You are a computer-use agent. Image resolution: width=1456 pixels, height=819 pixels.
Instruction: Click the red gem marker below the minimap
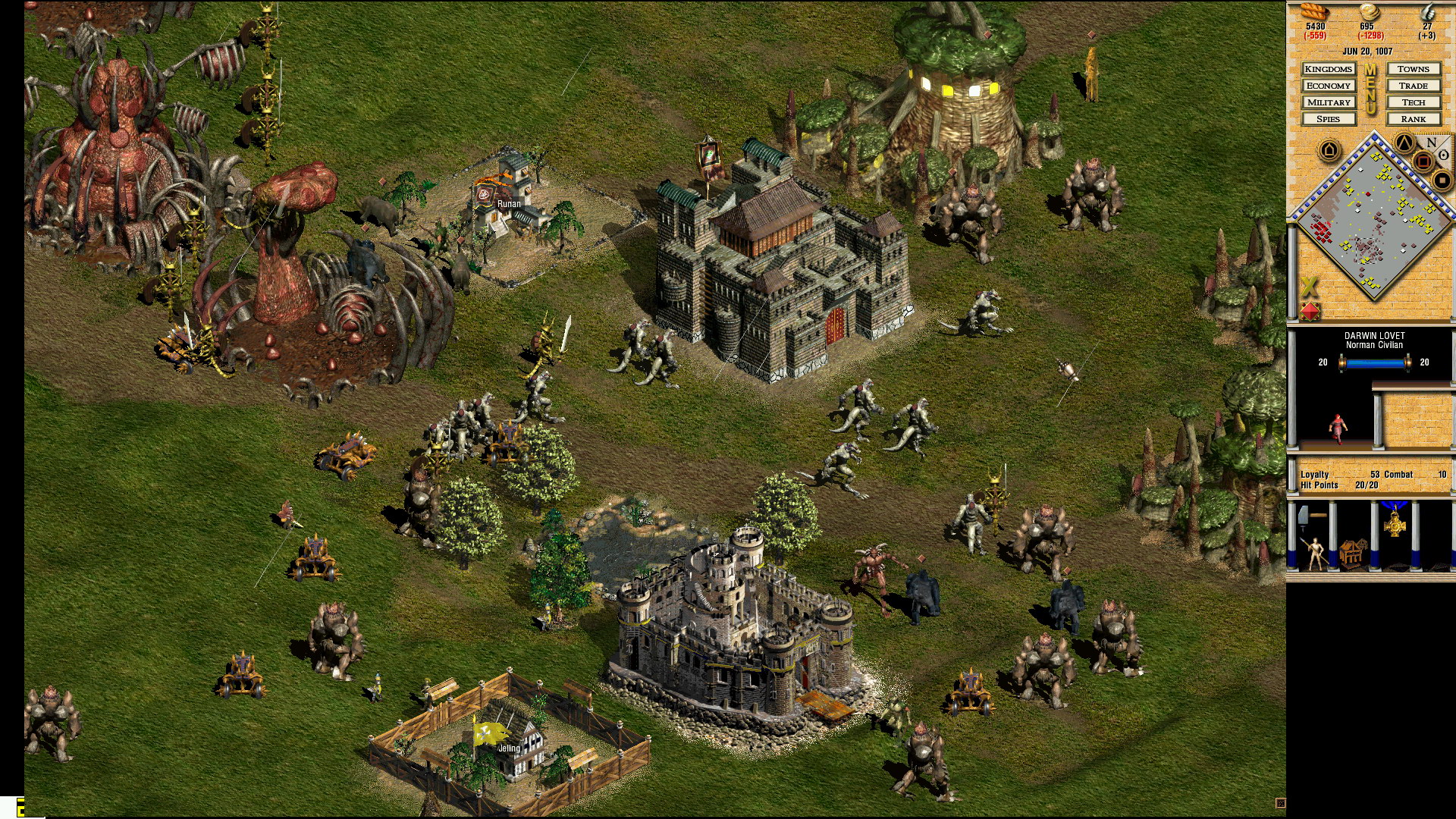[1309, 311]
